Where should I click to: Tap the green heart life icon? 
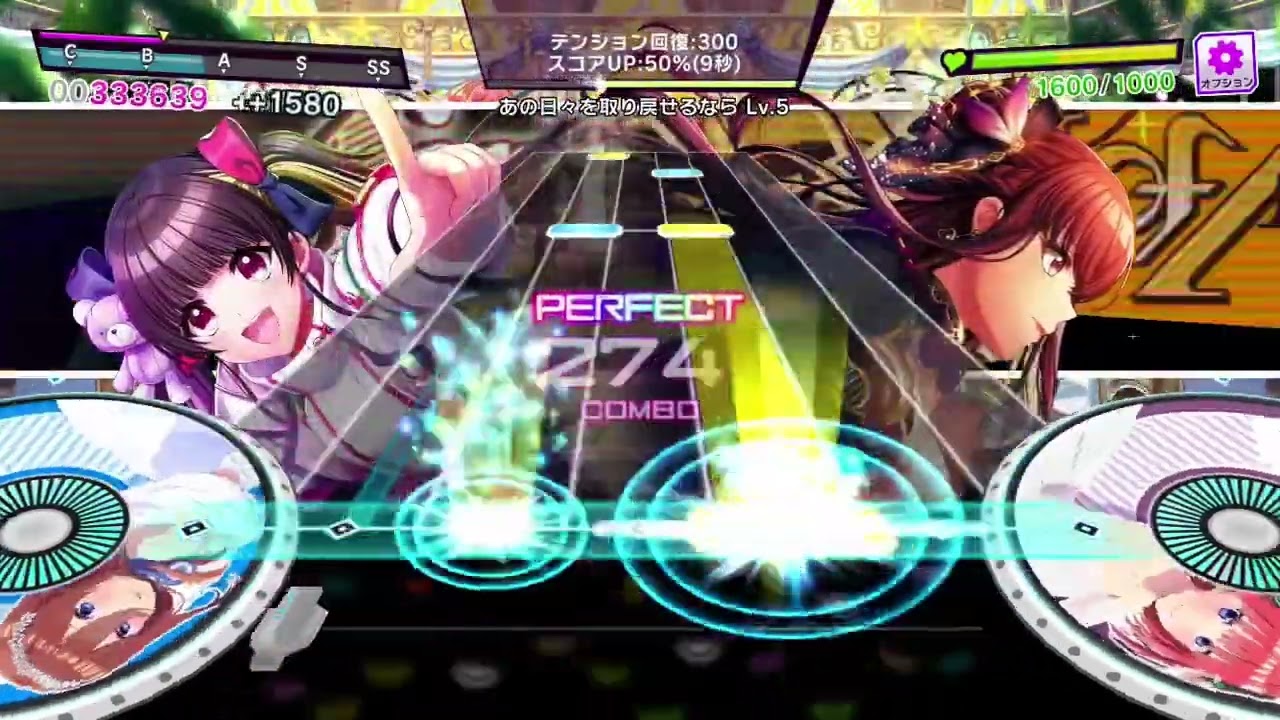pos(957,60)
